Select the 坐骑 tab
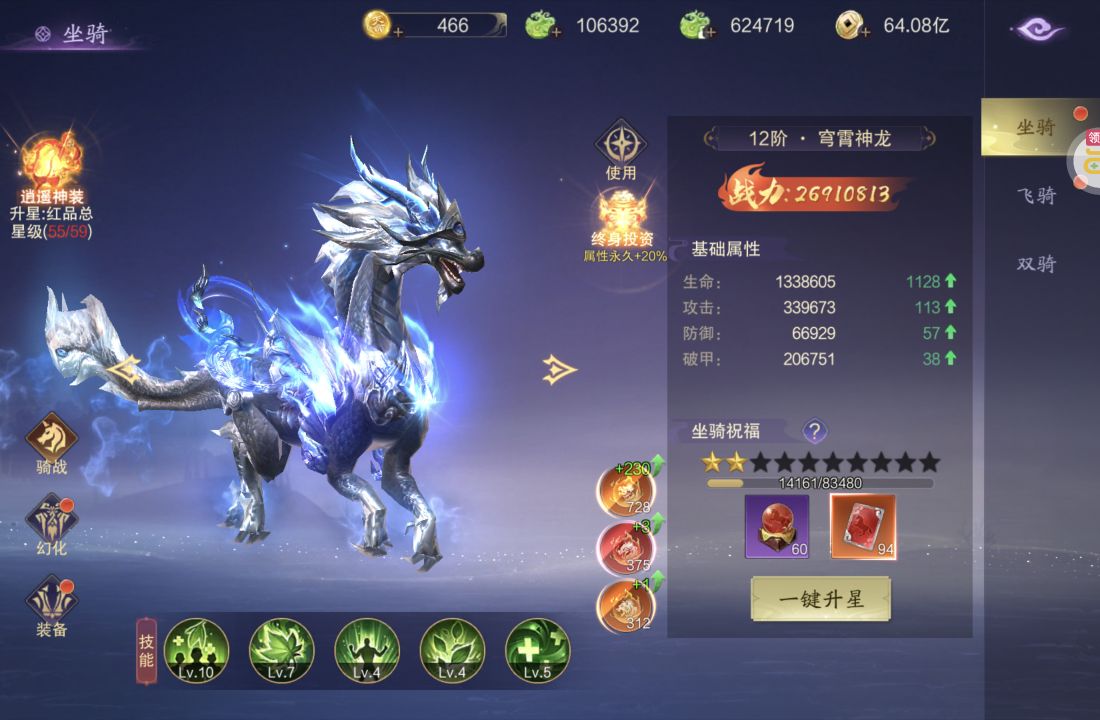Screen dimensions: 1100x720 point(1036,127)
